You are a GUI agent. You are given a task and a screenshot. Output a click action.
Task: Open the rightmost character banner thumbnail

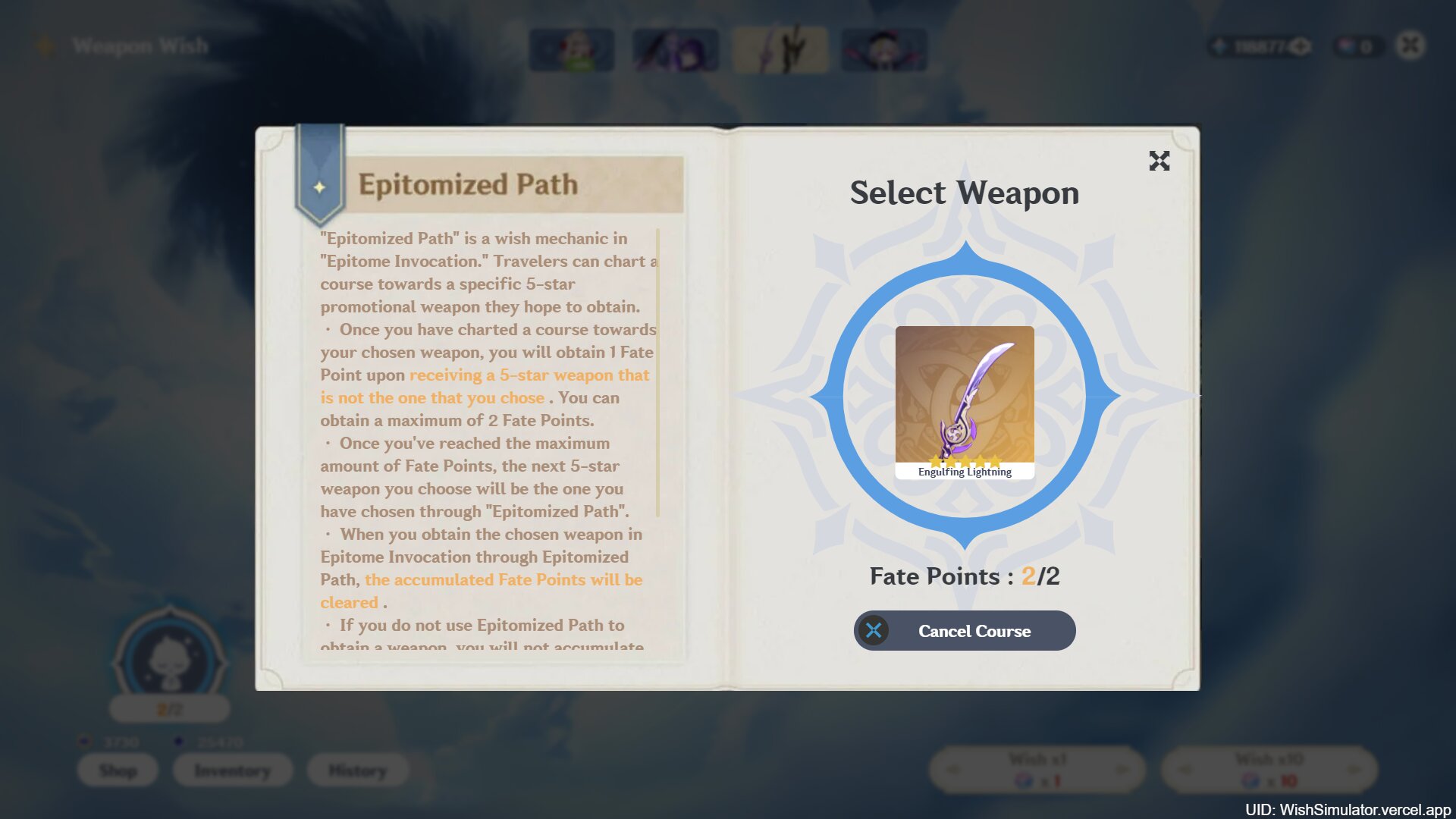[886, 49]
